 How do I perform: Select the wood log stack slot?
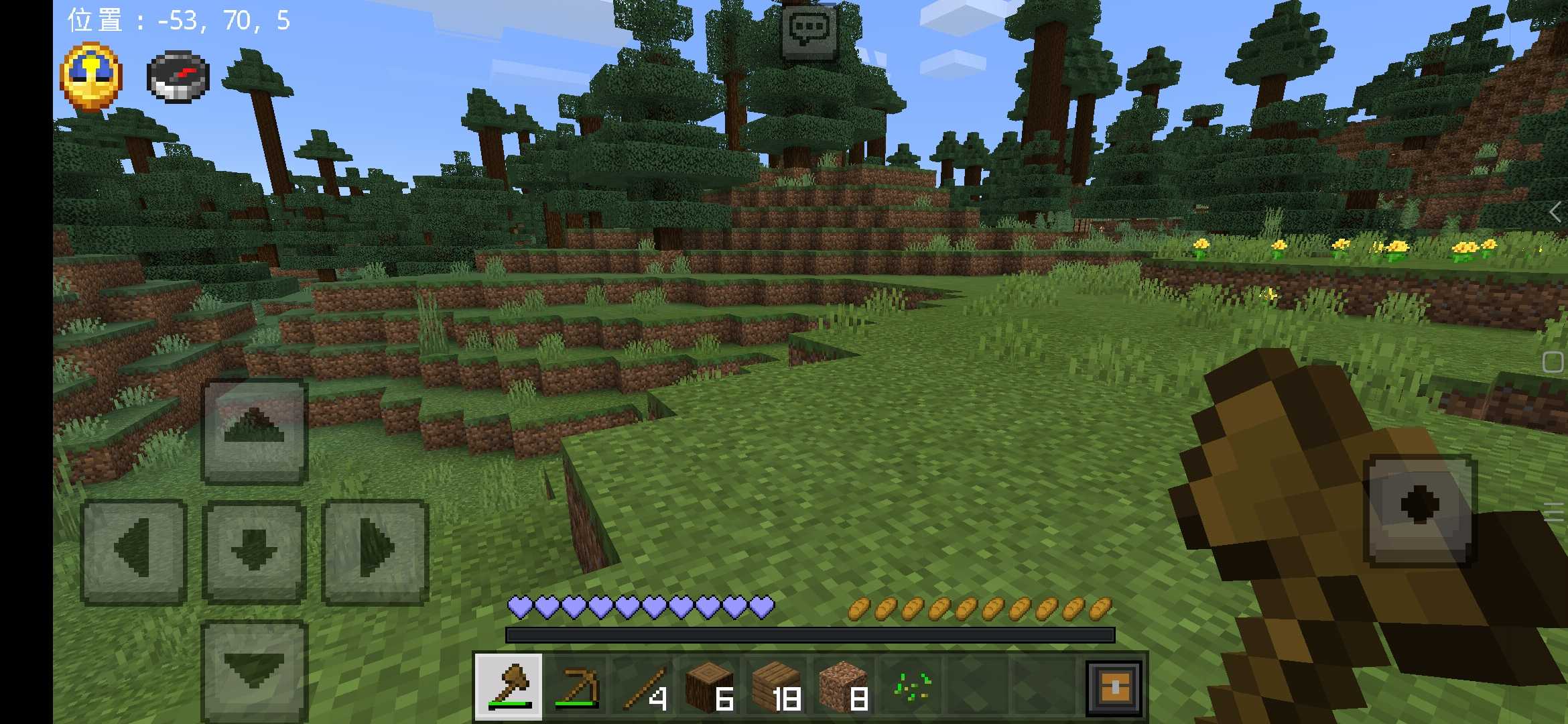pos(710,686)
